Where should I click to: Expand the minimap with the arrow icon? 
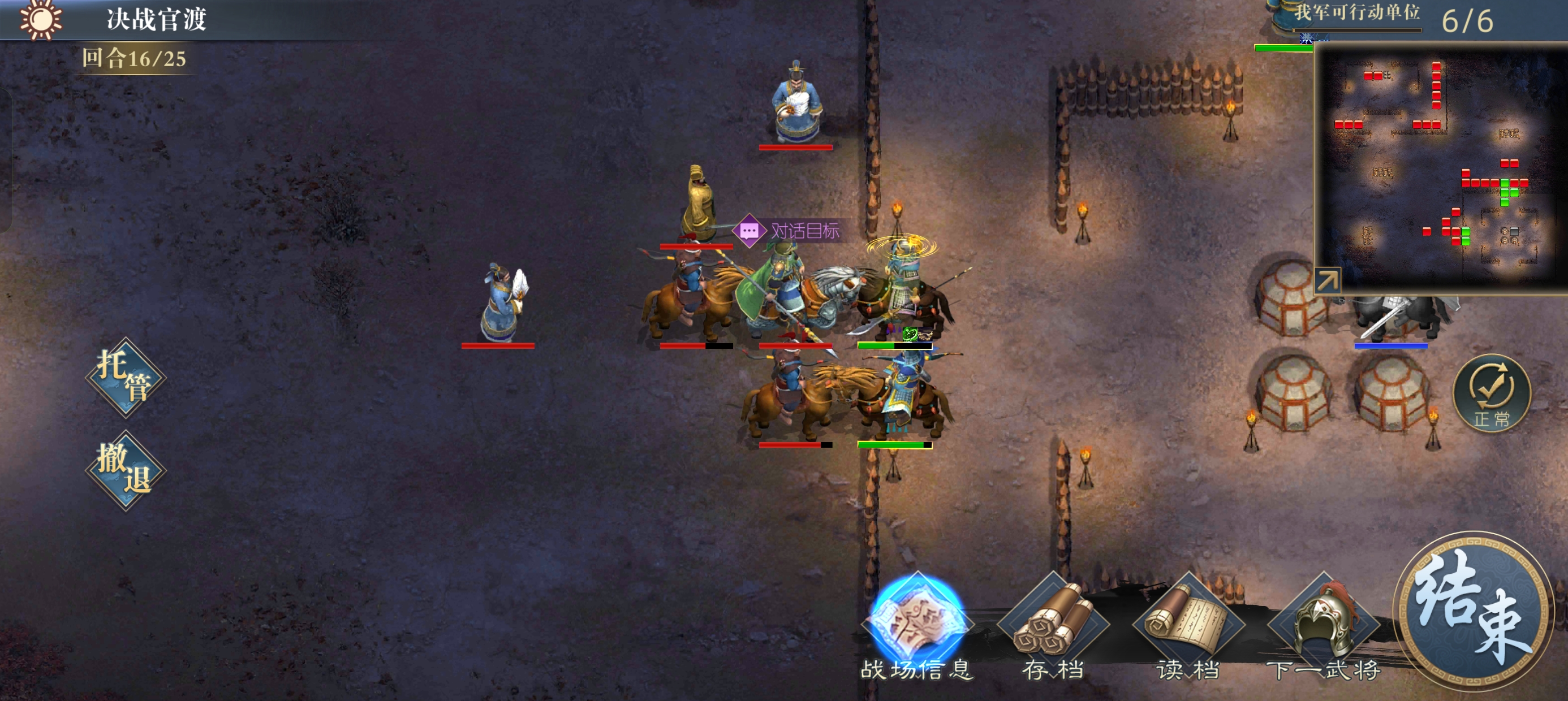coord(1327,281)
